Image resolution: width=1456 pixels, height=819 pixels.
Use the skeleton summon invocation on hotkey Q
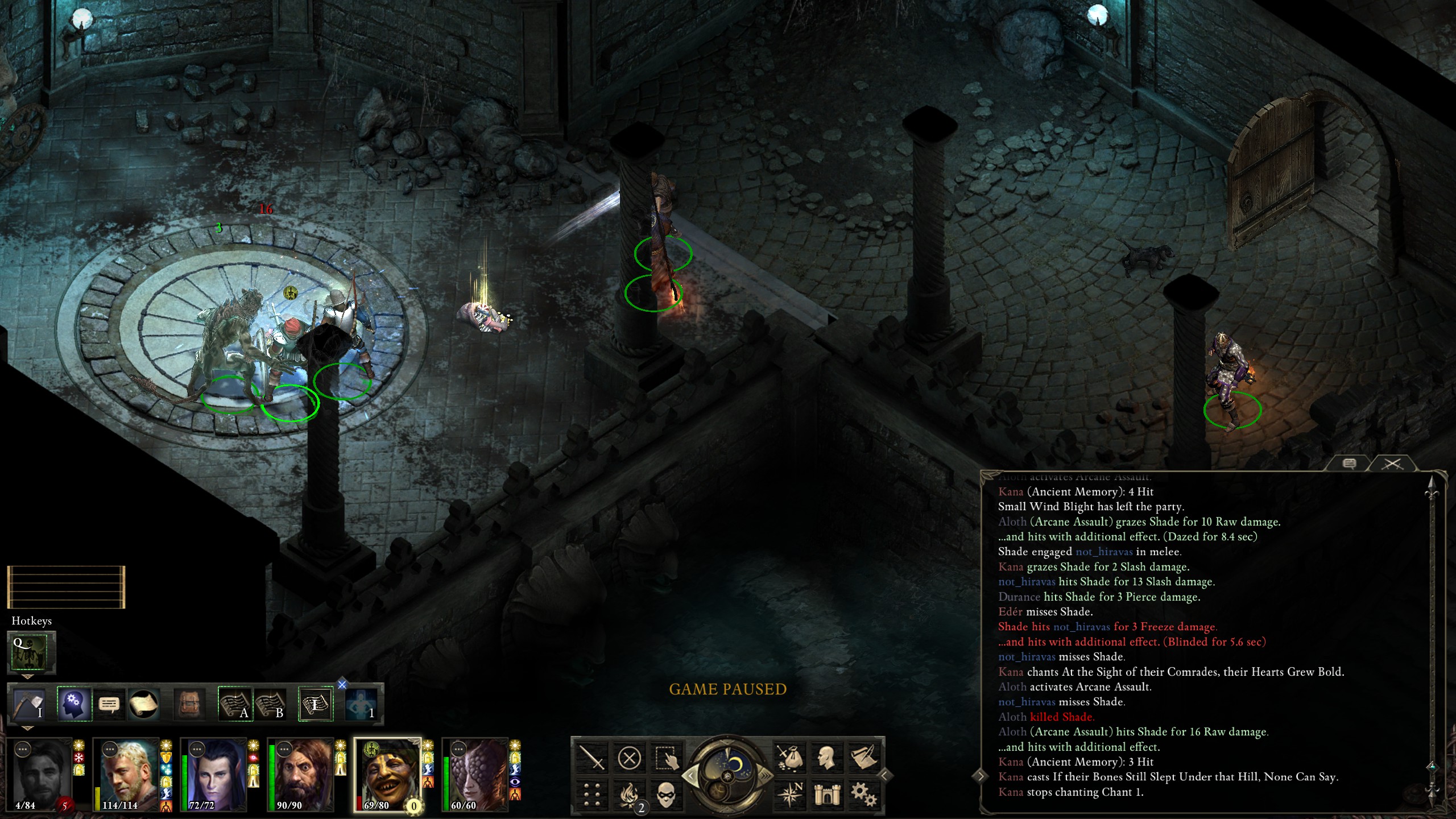pyautogui.click(x=32, y=652)
